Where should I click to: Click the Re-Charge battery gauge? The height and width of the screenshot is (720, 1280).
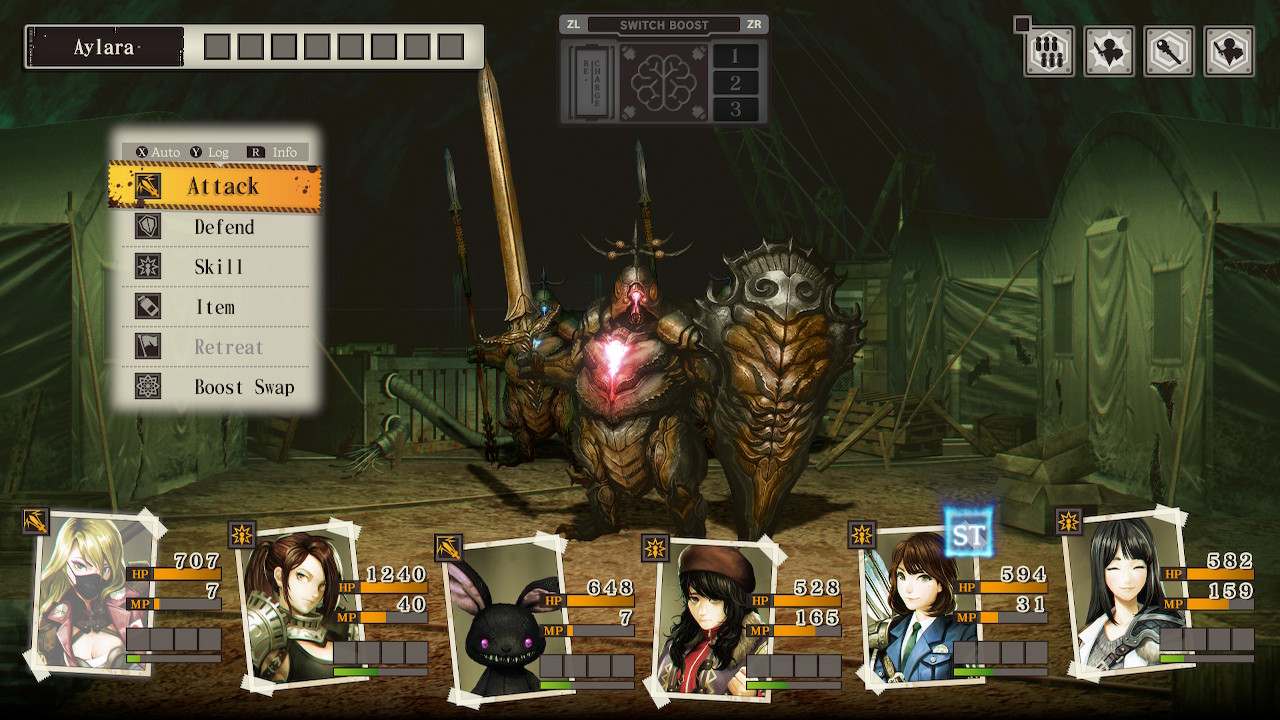pyautogui.click(x=589, y=82)
